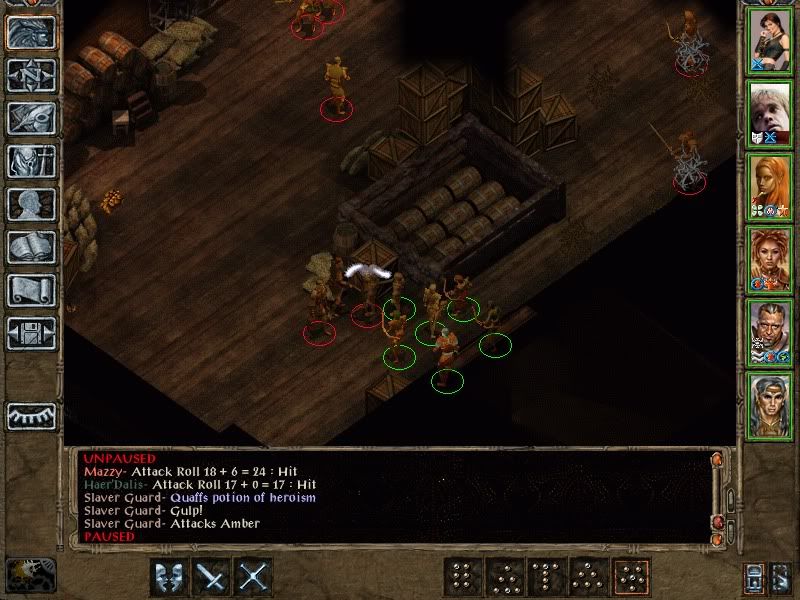
Task: Select the grey-haired scarred man portrait
Action: click(x=770, y=333)
